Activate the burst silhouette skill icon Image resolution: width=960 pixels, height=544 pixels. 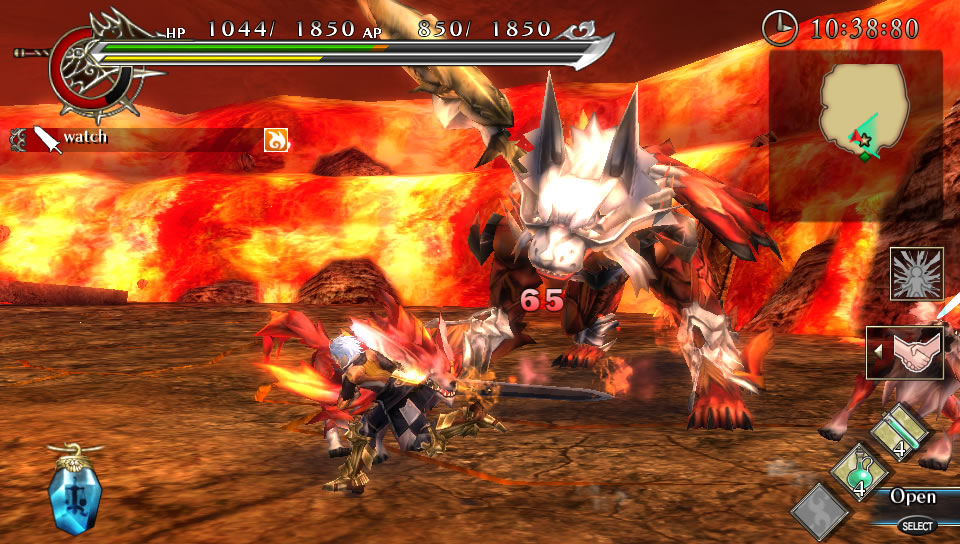[916, 274]
